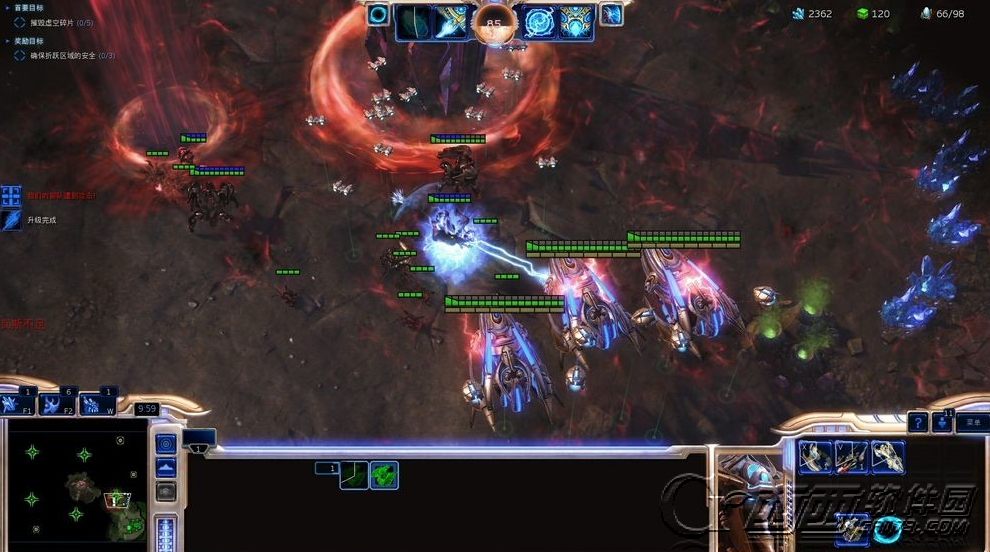The image size is (990, 552).
Task: Activate the golden winged shield top-bar ability
Action: tap(576, 21)
